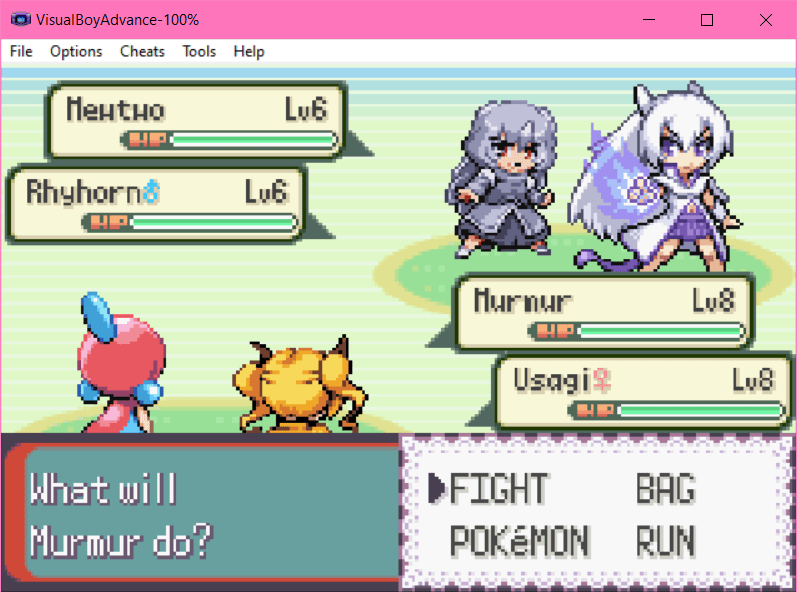Choose FIGHT in the battle menu
The width and height of the screenshot is (797, 592).
click(499, 489)
